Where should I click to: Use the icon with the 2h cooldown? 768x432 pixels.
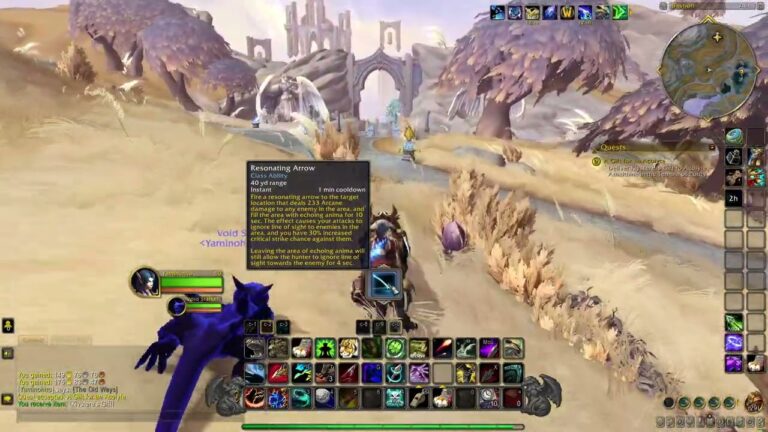tap(734, 198)
